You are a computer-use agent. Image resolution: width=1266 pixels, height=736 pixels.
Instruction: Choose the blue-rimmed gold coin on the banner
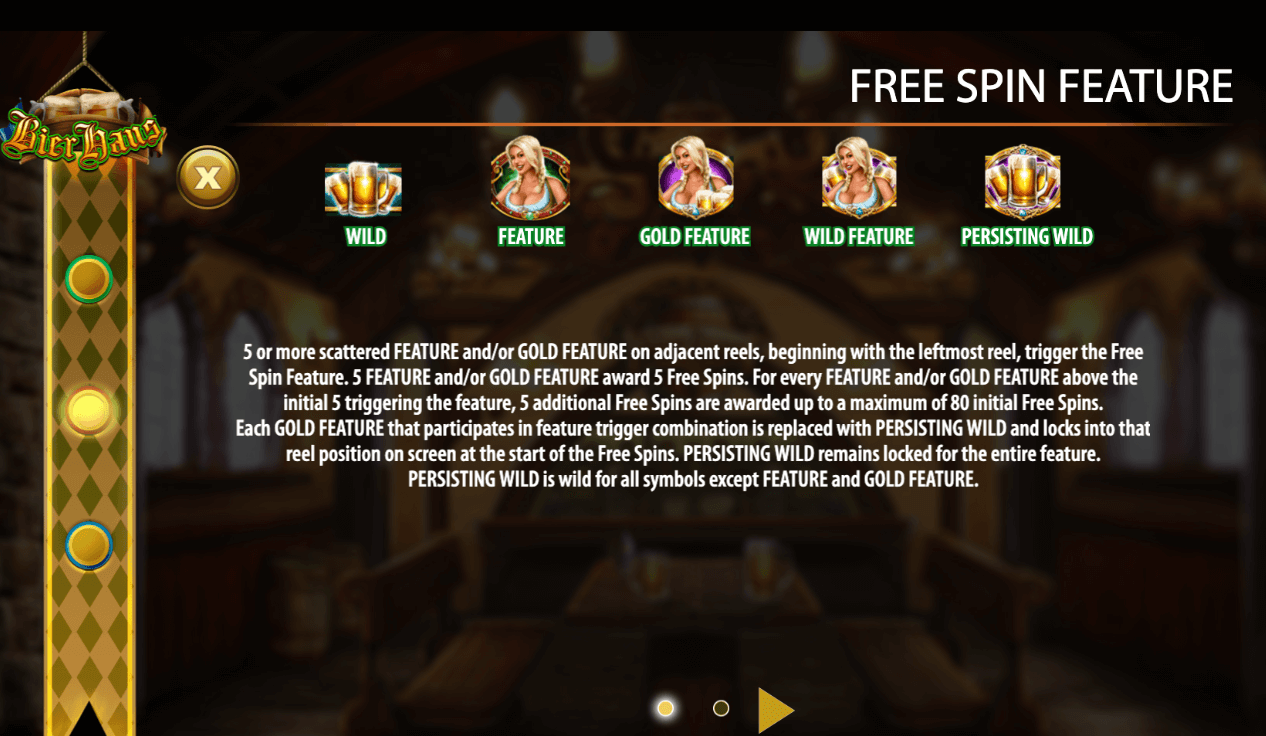[x=89, y=545]
